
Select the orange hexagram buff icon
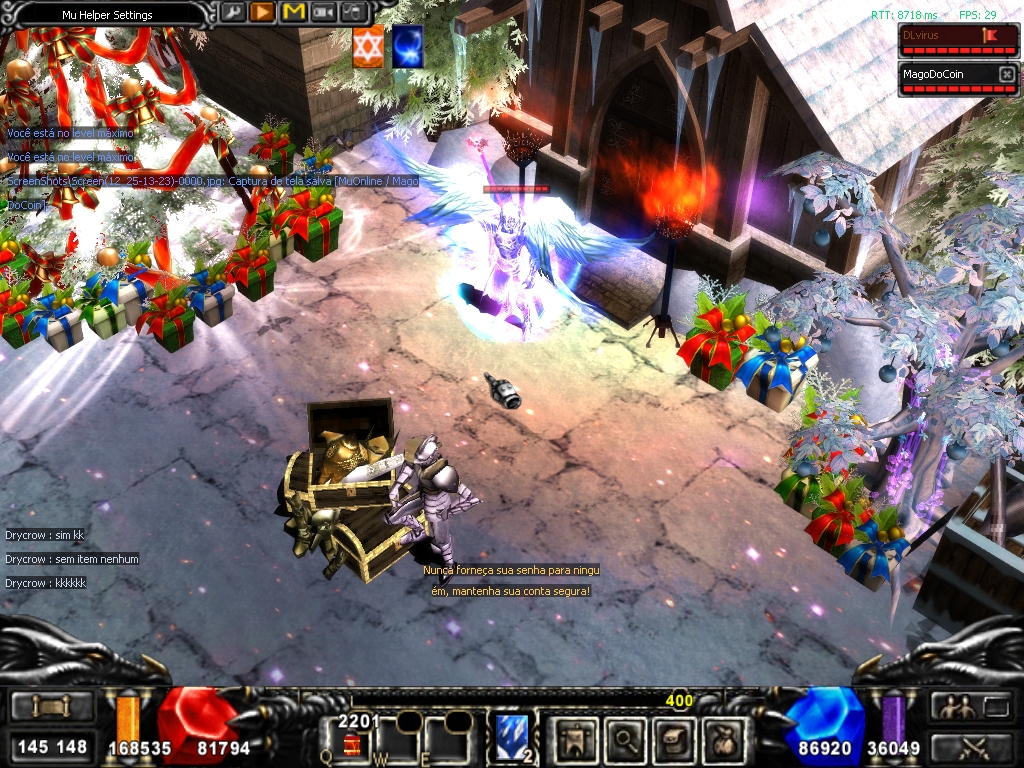368,48
